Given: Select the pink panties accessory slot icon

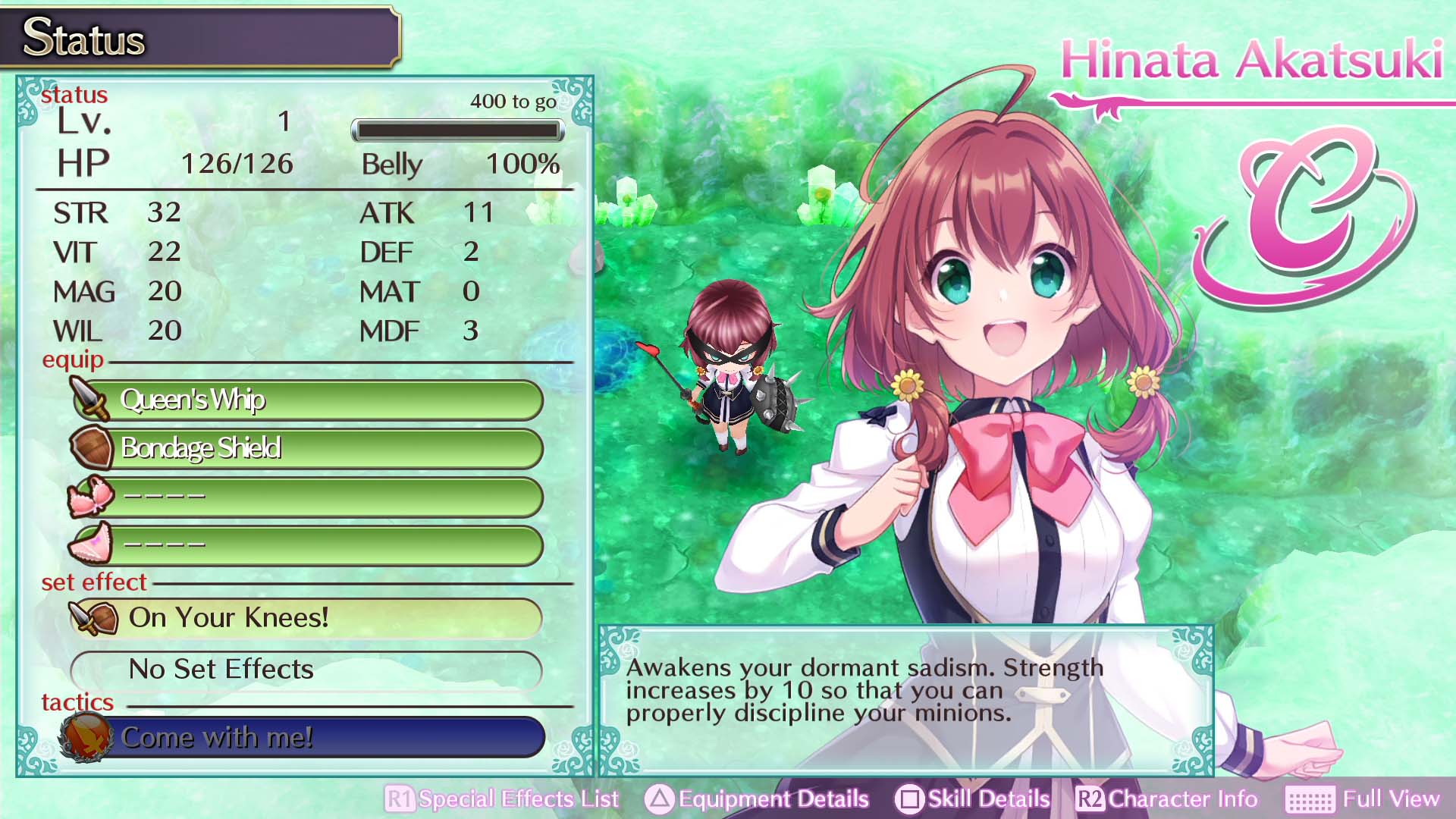Looking at the screenshot, I should pyautogui.click(x=89, y=544).
